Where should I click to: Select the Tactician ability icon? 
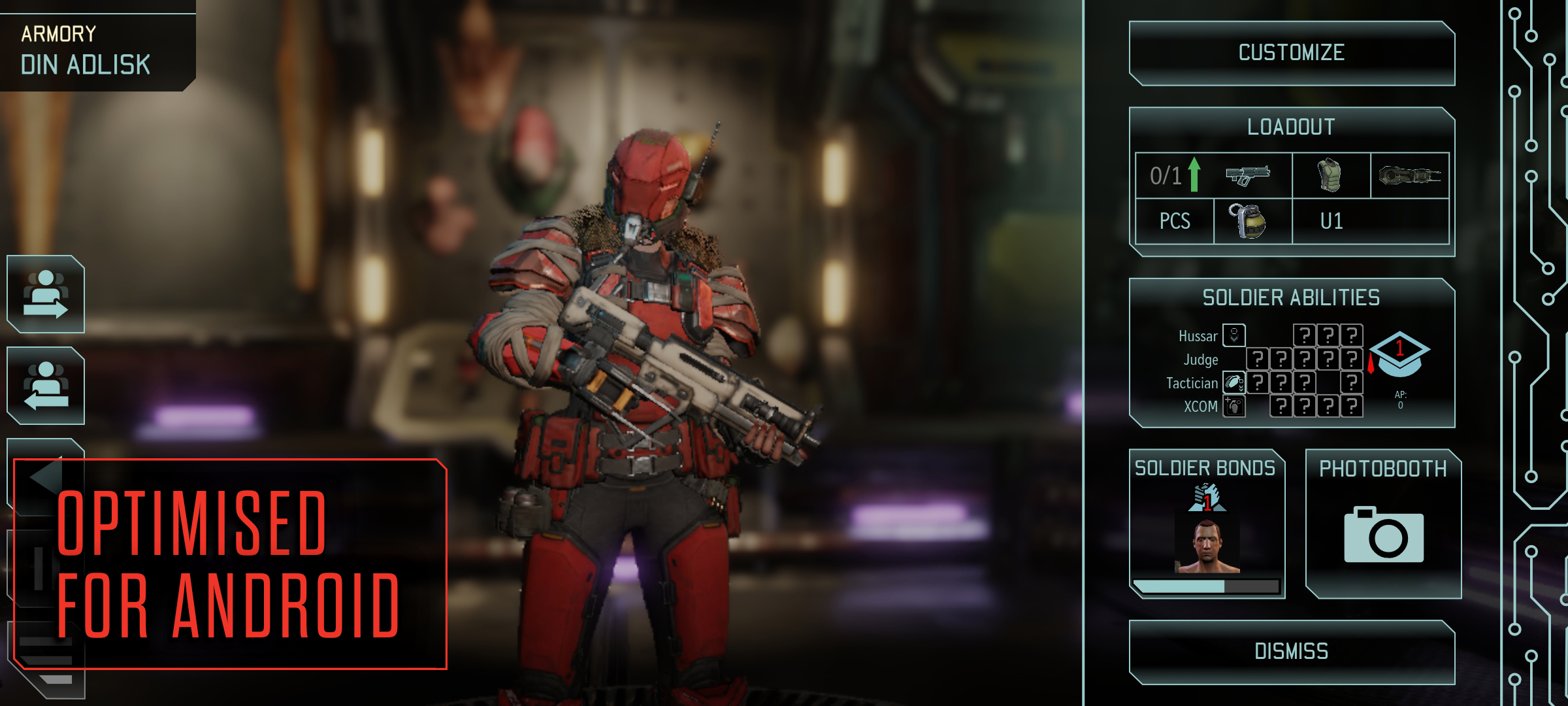1234,382
